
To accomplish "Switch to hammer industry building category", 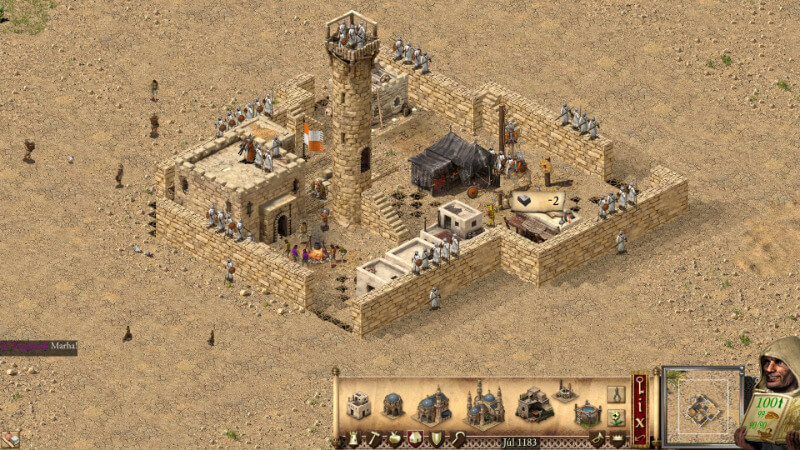I will pos(374,438).
